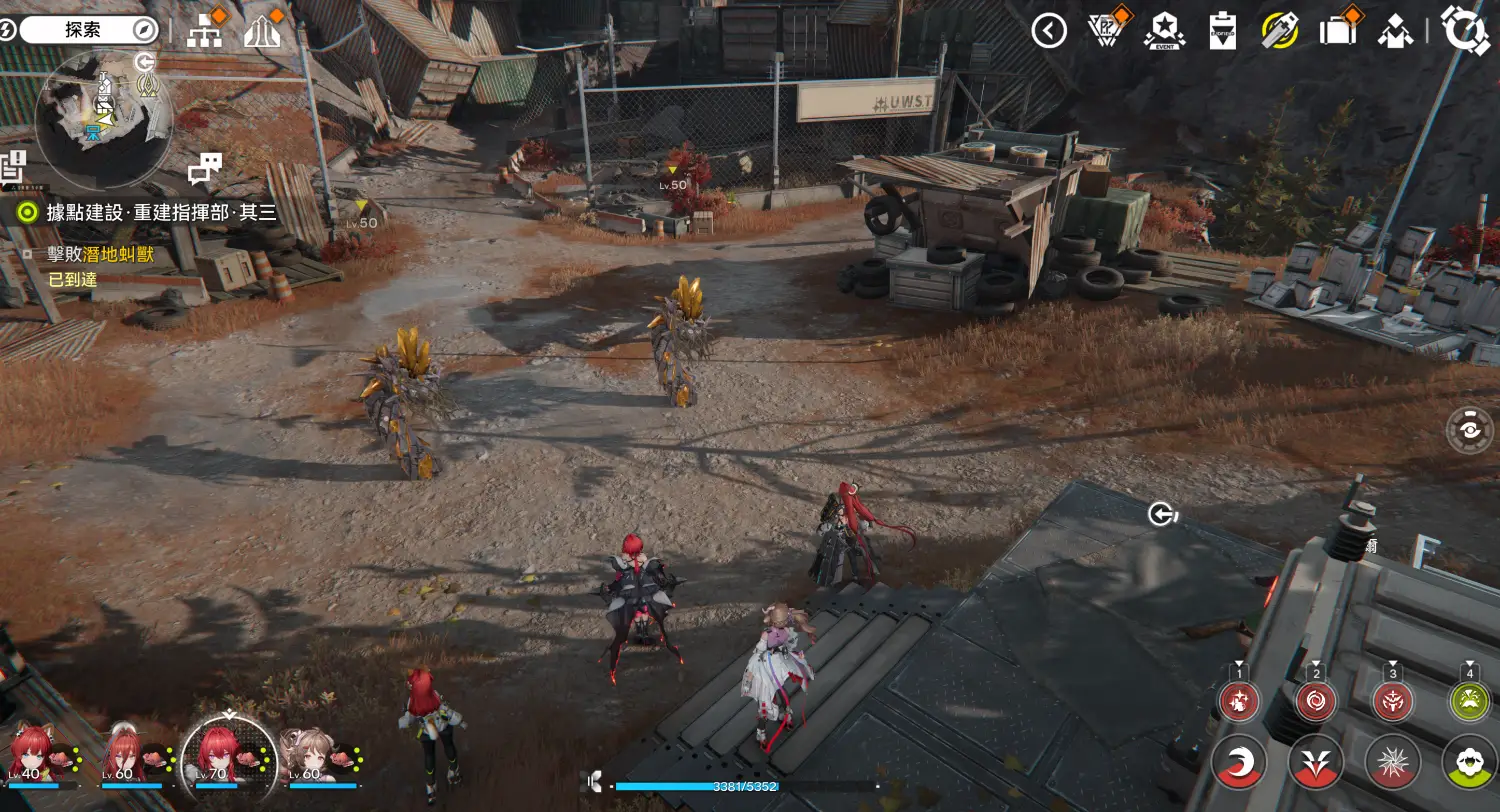Image resolution: width=1500 pixels, height=812 pixels.
Task: Open the briefcase inventory icon
Action: 1337,31
